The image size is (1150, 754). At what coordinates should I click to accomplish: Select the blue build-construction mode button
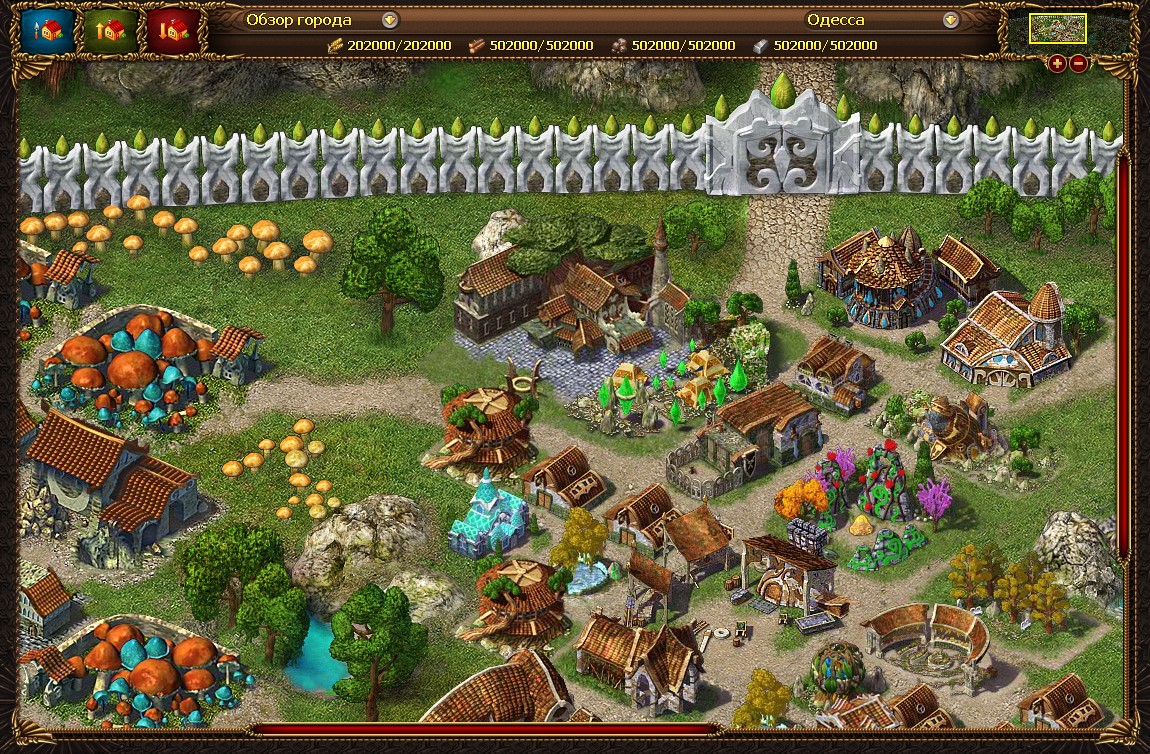coord(48,31)
